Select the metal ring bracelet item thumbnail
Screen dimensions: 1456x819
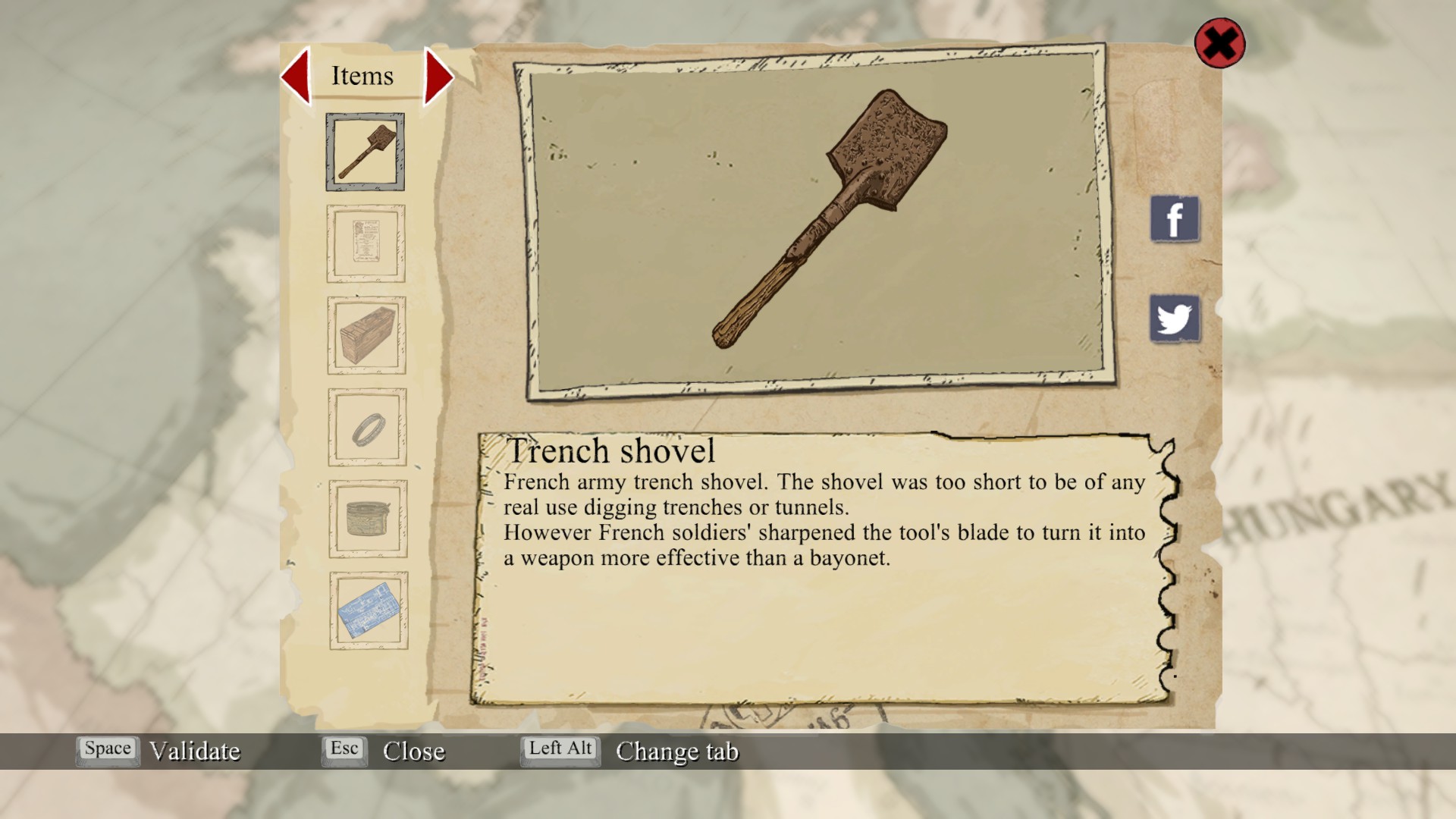pos(368,428)
